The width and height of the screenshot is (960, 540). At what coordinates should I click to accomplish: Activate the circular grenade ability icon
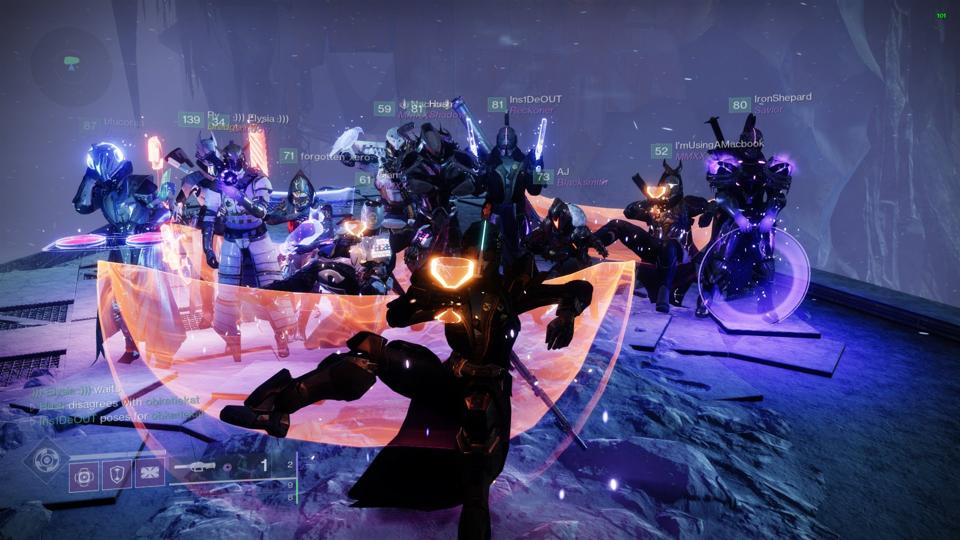84,474
